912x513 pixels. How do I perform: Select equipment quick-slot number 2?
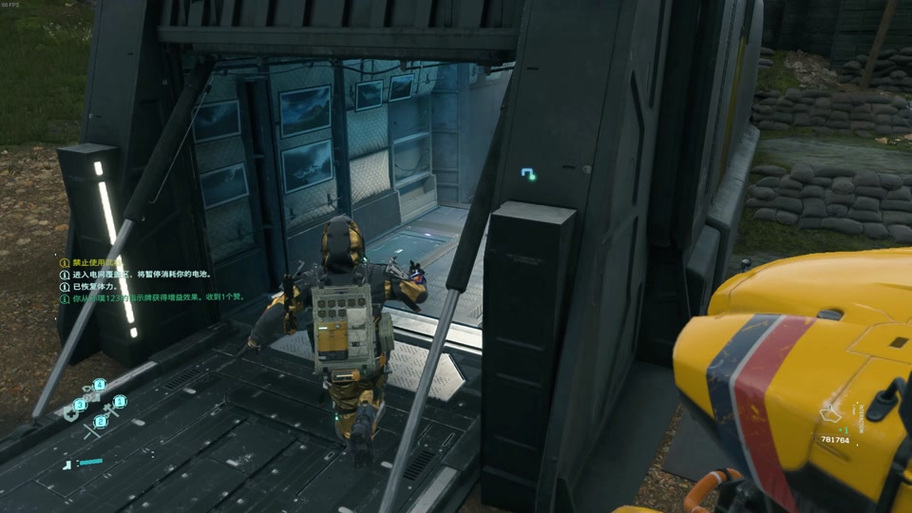(100, 422)
